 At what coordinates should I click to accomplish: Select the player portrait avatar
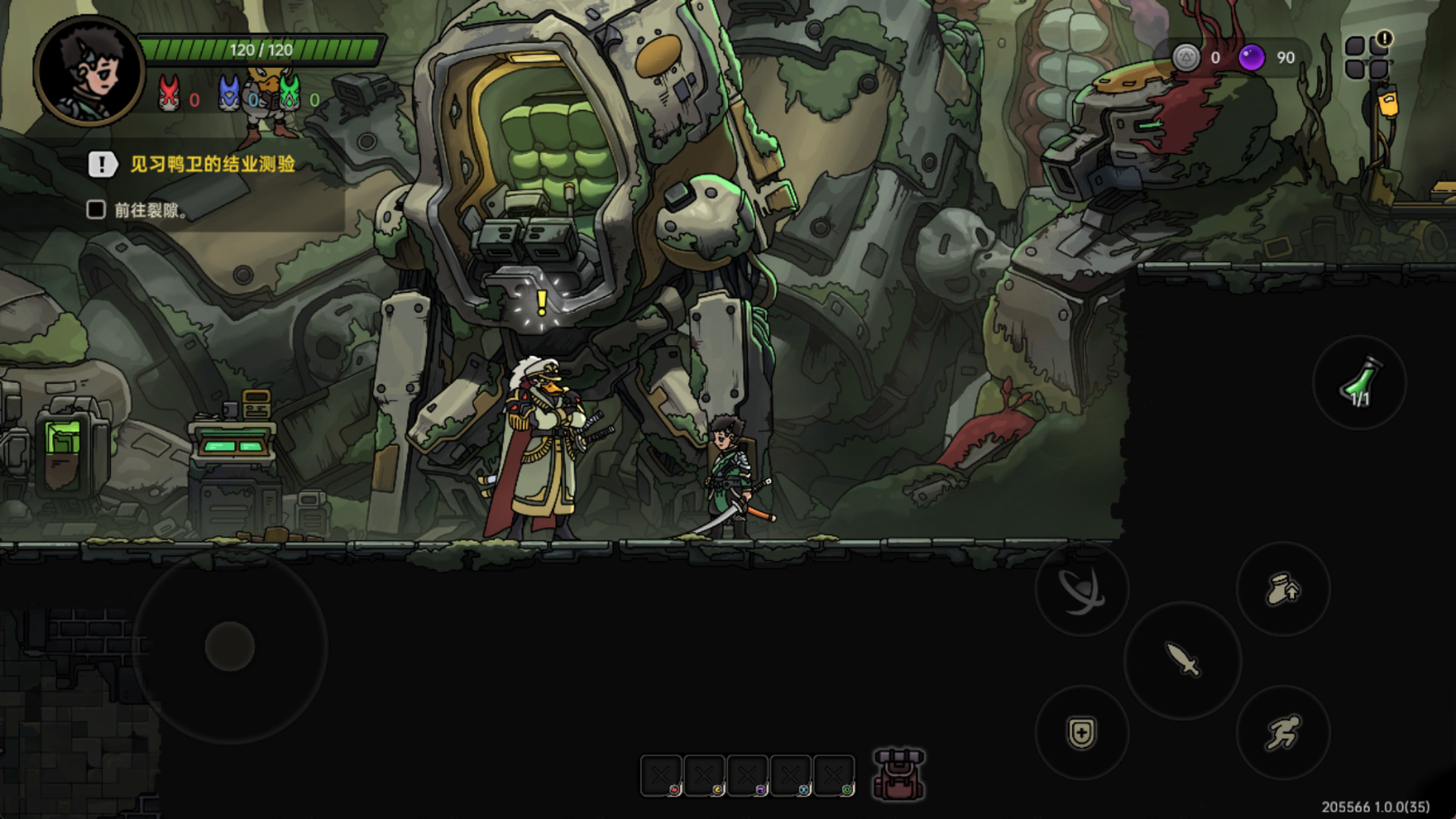(x=88, y=70)
